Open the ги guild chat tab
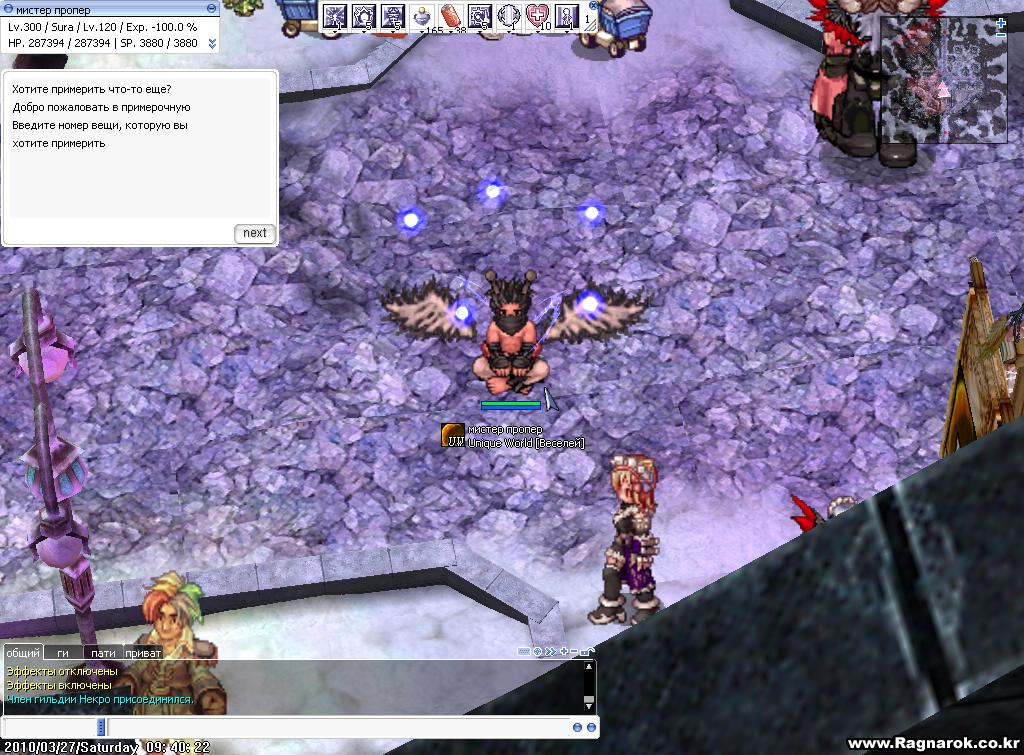This screenshot has width=1024, height=755. [x=64, y=652]
